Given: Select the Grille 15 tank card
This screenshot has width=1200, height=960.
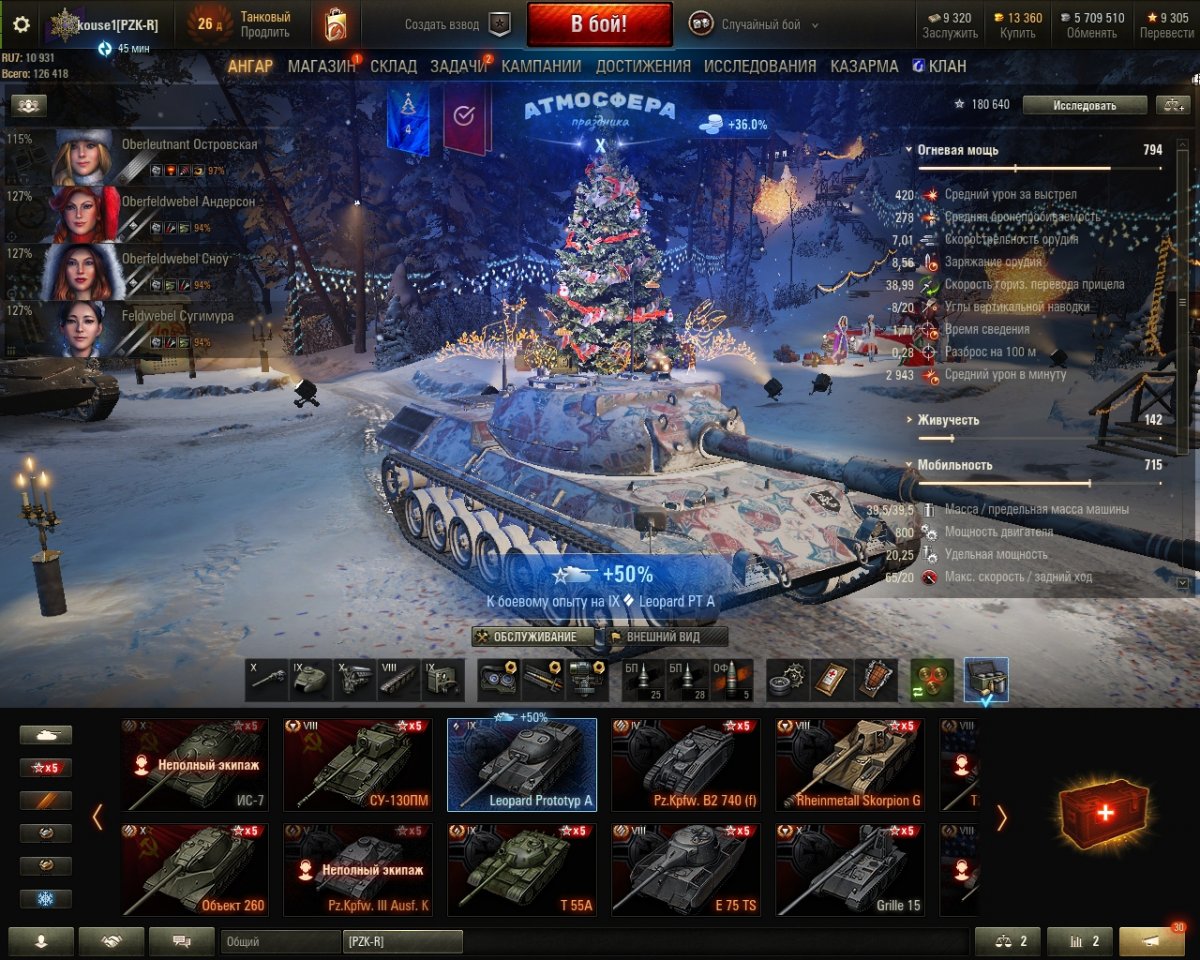Looking at the screenshot, I should click(850, 869).
